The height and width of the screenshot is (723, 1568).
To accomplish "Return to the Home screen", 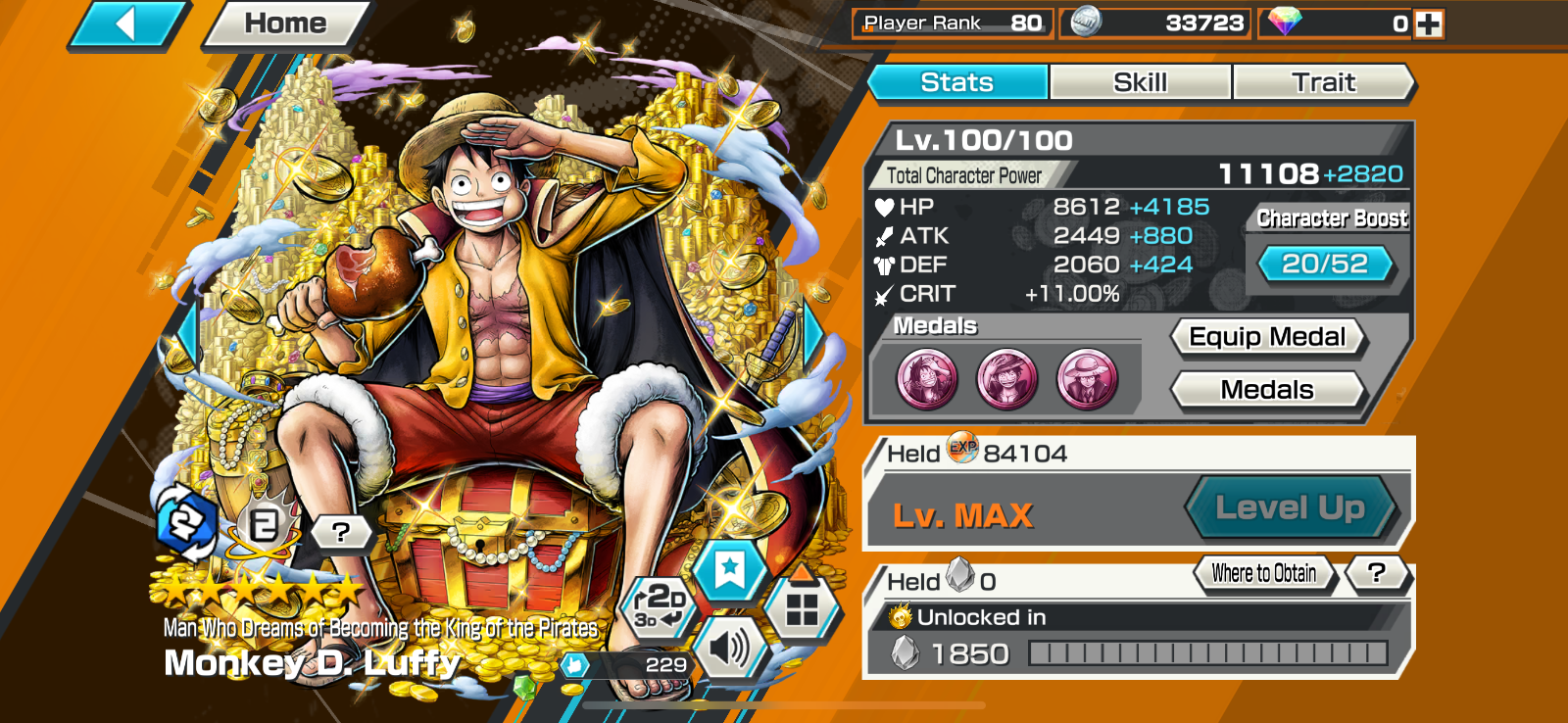I will click(x=285, y=24).
